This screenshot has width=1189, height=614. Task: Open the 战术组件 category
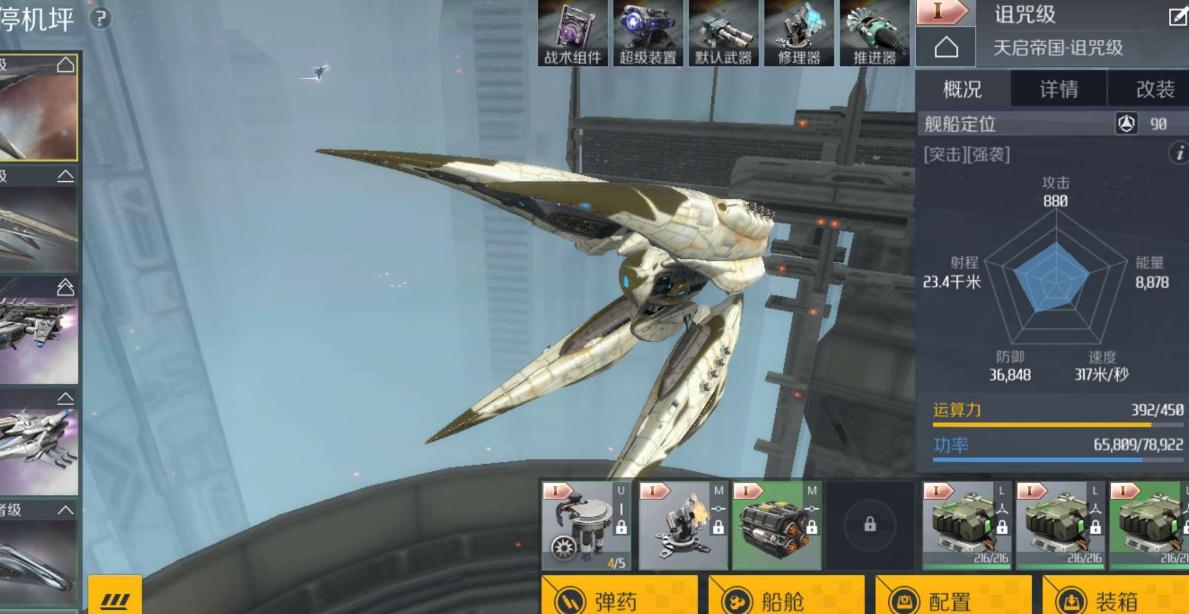coord(573,33)
